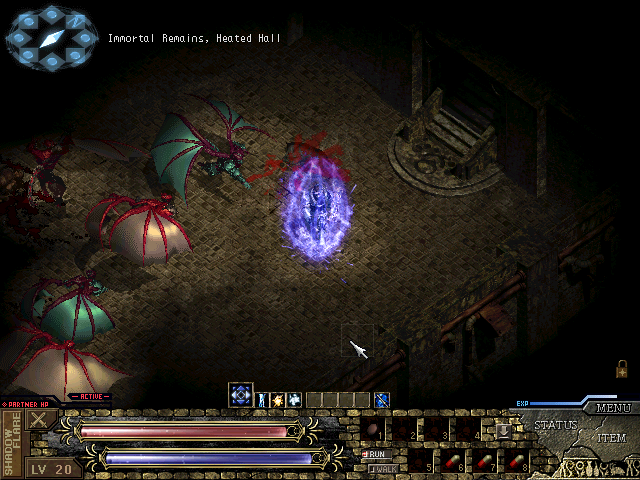Select the highlighted blue diamond skill icon
Image resolution: width=640 pixels, height=480 pixels.
click(240, 395)
